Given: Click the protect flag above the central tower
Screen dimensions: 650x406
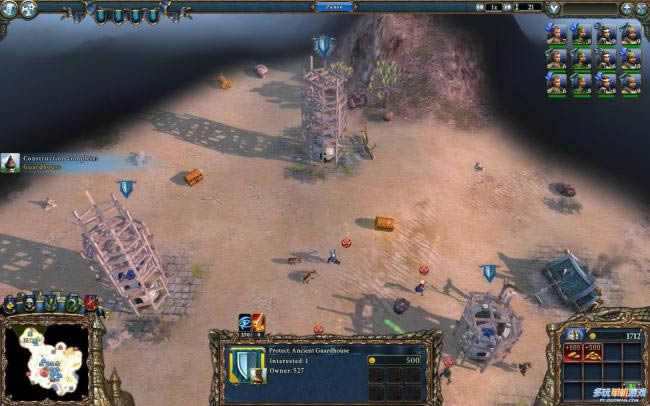Looking at the screenshot, I should 322,45.
